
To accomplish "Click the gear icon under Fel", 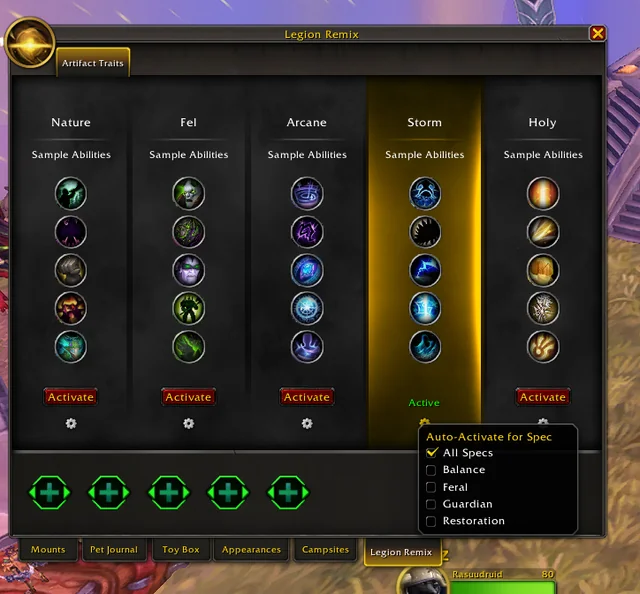I will 189,424.
